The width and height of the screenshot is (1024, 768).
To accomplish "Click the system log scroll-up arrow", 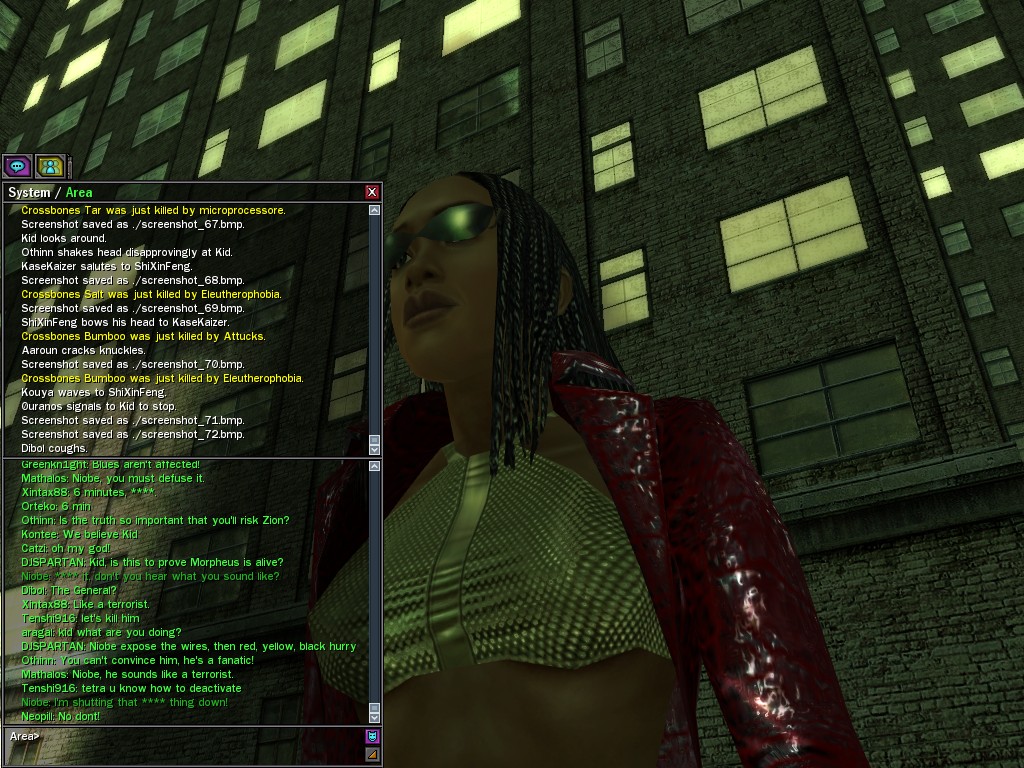I will pos(375,210).
